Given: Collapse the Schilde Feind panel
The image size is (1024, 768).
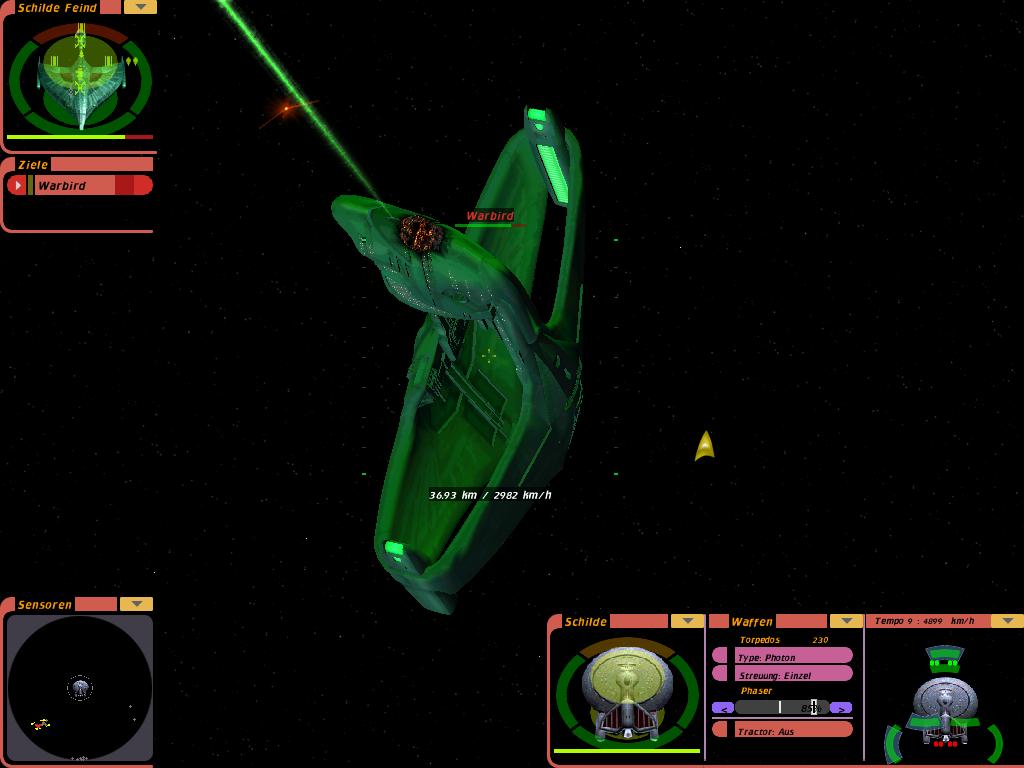Looking at the screenshot, I should tap(140, 7).
